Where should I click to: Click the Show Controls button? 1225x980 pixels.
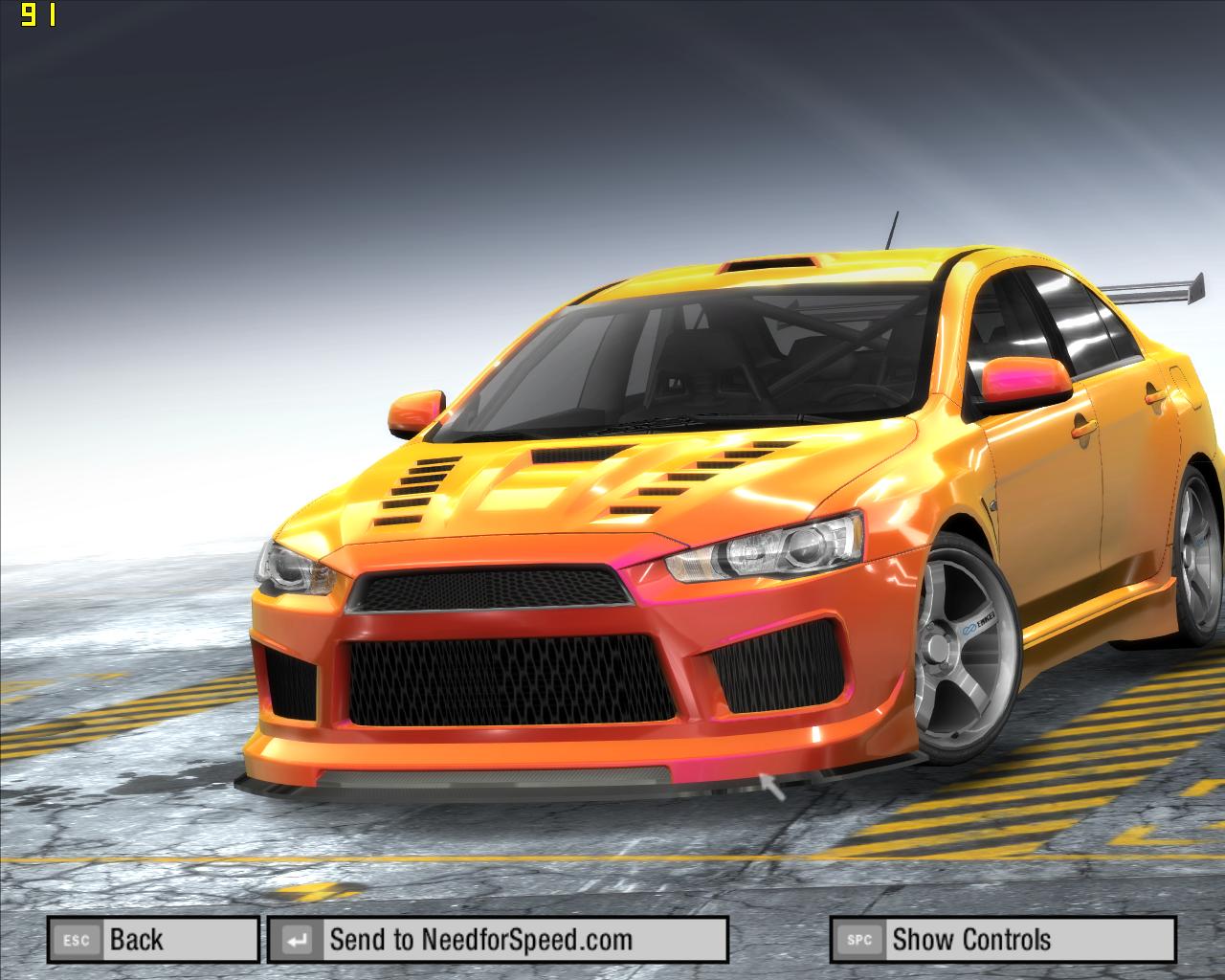click(1002, 940)
